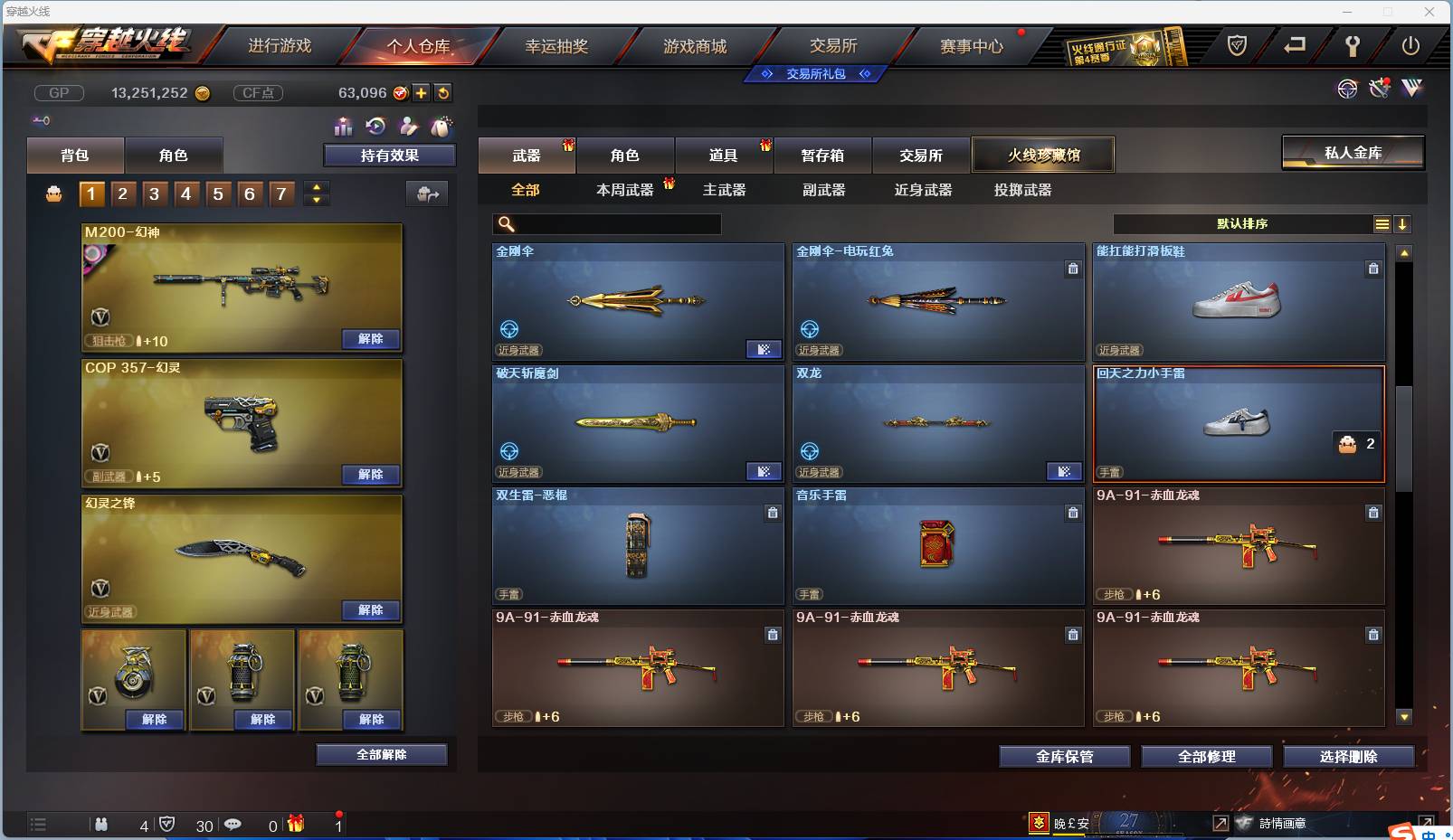
Task: Click the chat bubble icon in the status bar
Action: (x=233, y=824)
